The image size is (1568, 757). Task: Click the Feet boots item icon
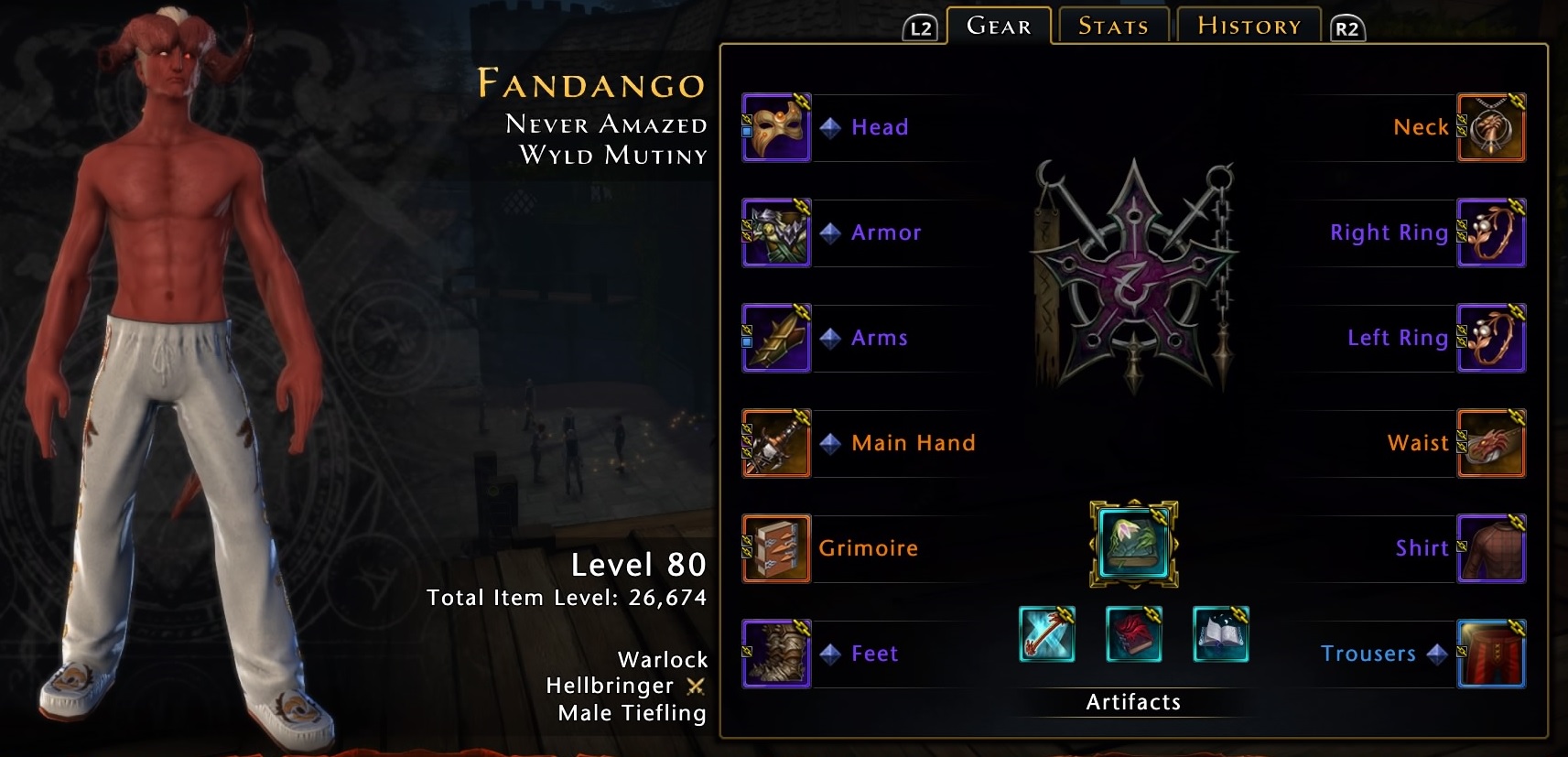click(776, 654)
